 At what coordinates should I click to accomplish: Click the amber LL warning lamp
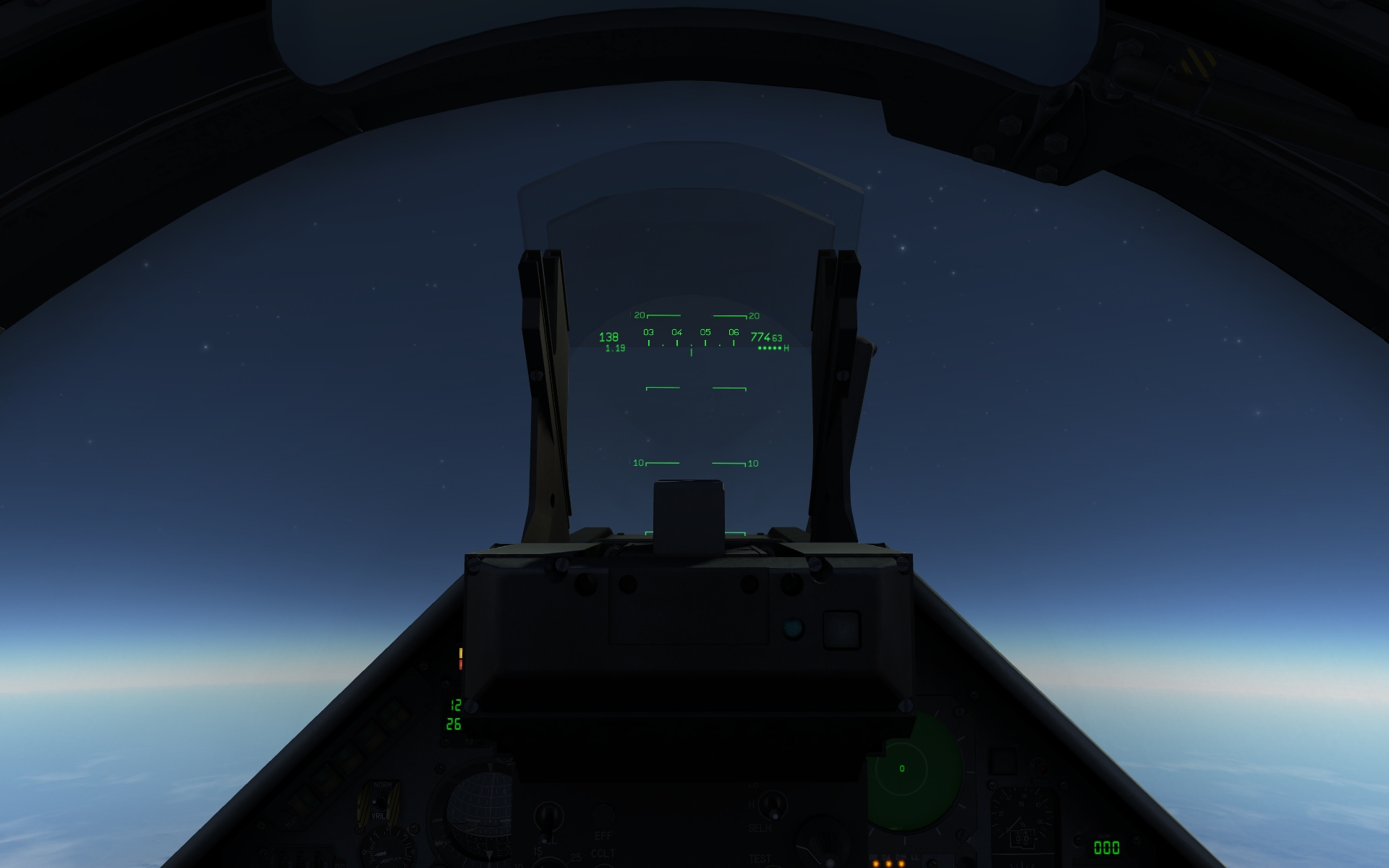click(x=916, y=864)
